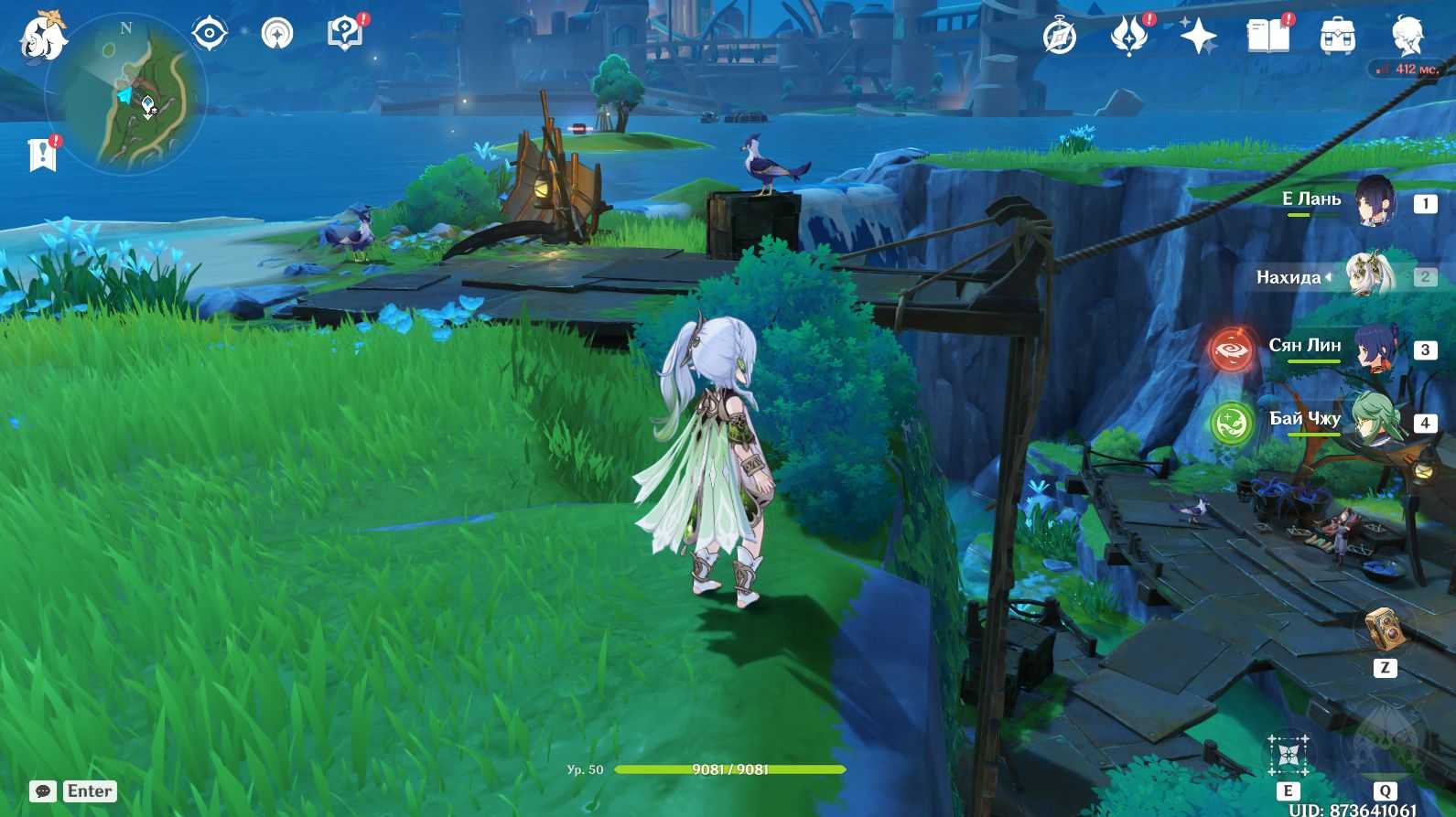Switch to party member Бай Чжу
The image size is (1456, 817).
(1374, 422)
